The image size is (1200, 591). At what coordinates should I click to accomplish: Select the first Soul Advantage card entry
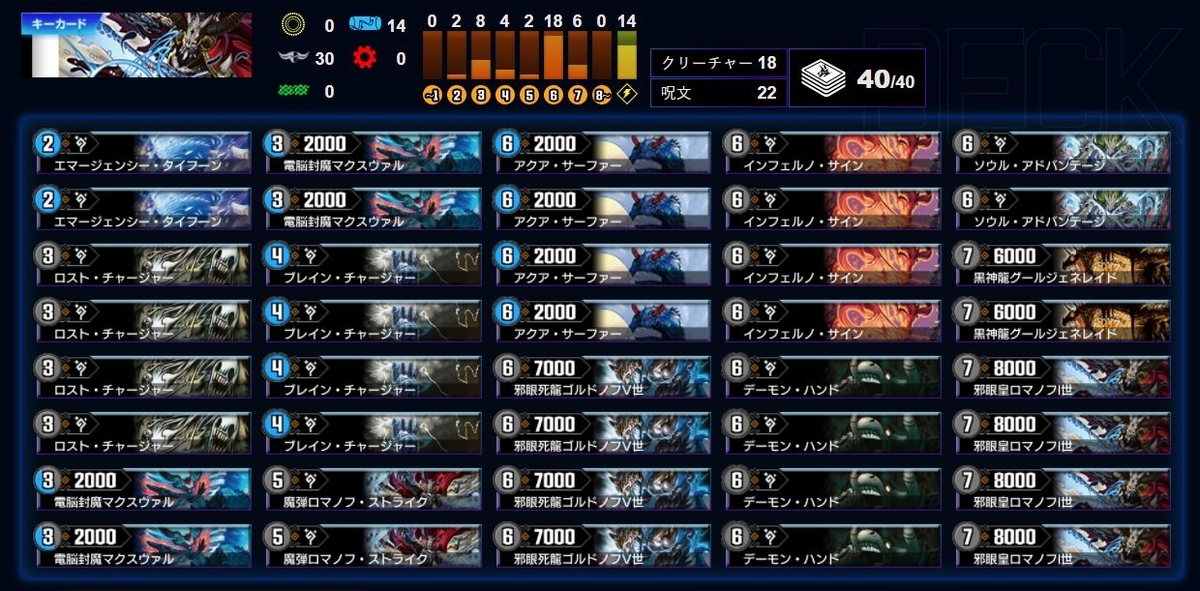1061,152
